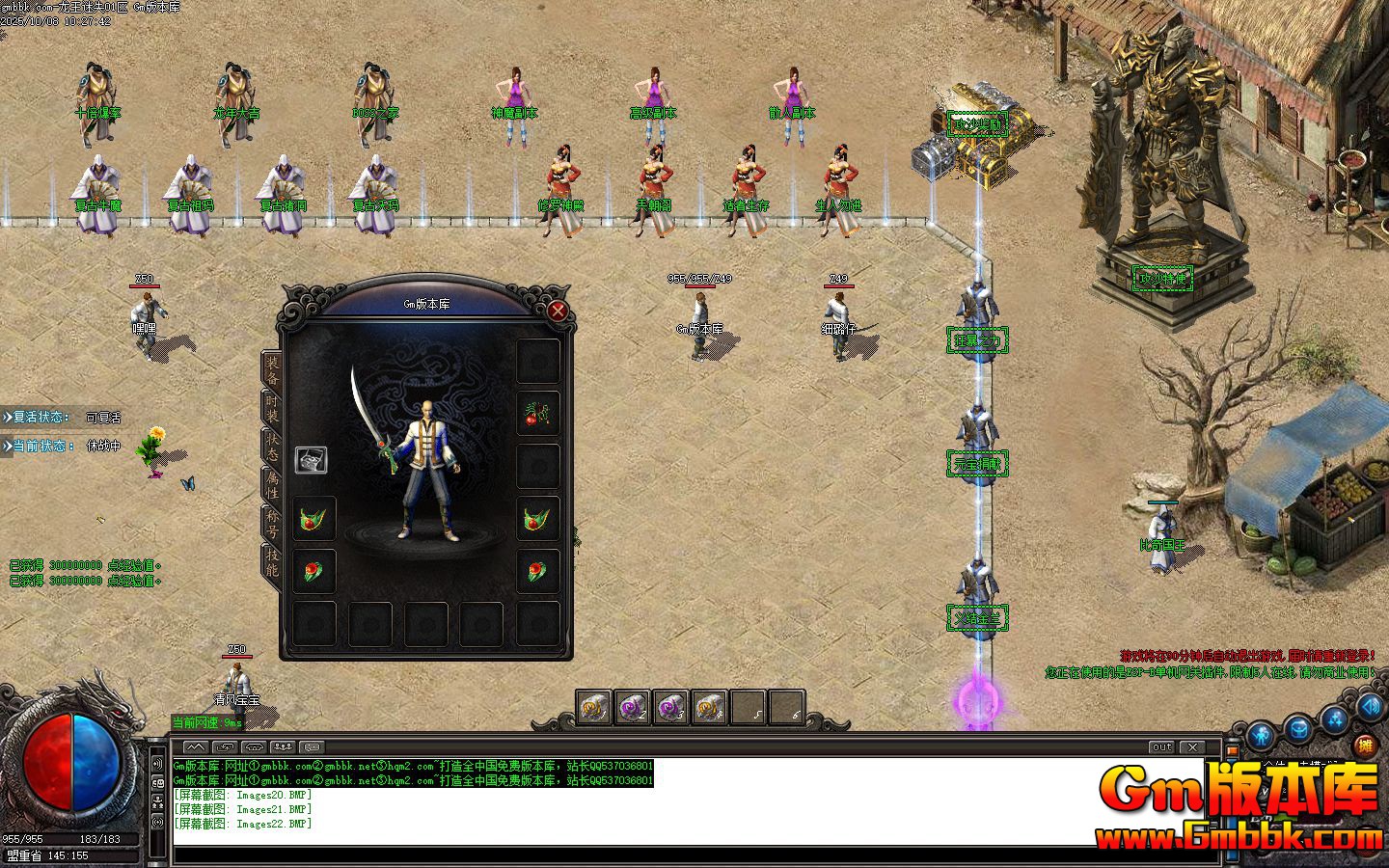Click the chat panel's "out" button
Image resolution: width=1389 pixels, height=868 pixels.
[1162, 747]
